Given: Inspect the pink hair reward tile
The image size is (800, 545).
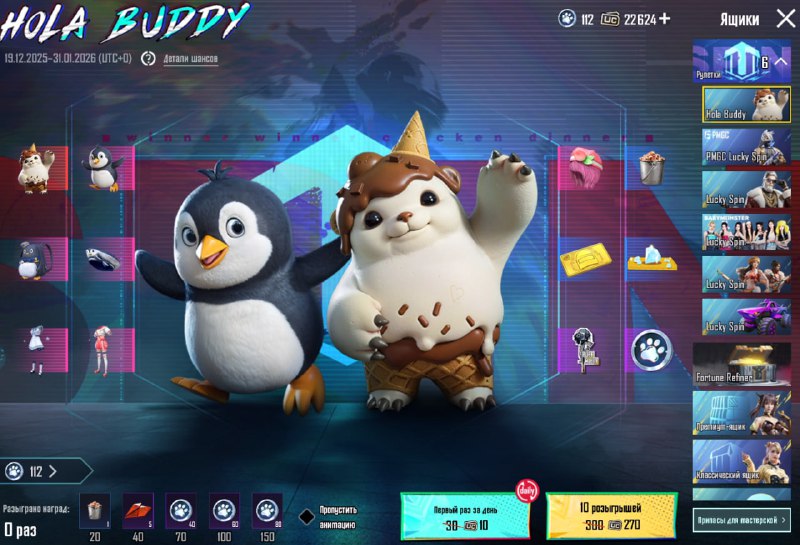Looking at the screenshot, I should point(584,168).
